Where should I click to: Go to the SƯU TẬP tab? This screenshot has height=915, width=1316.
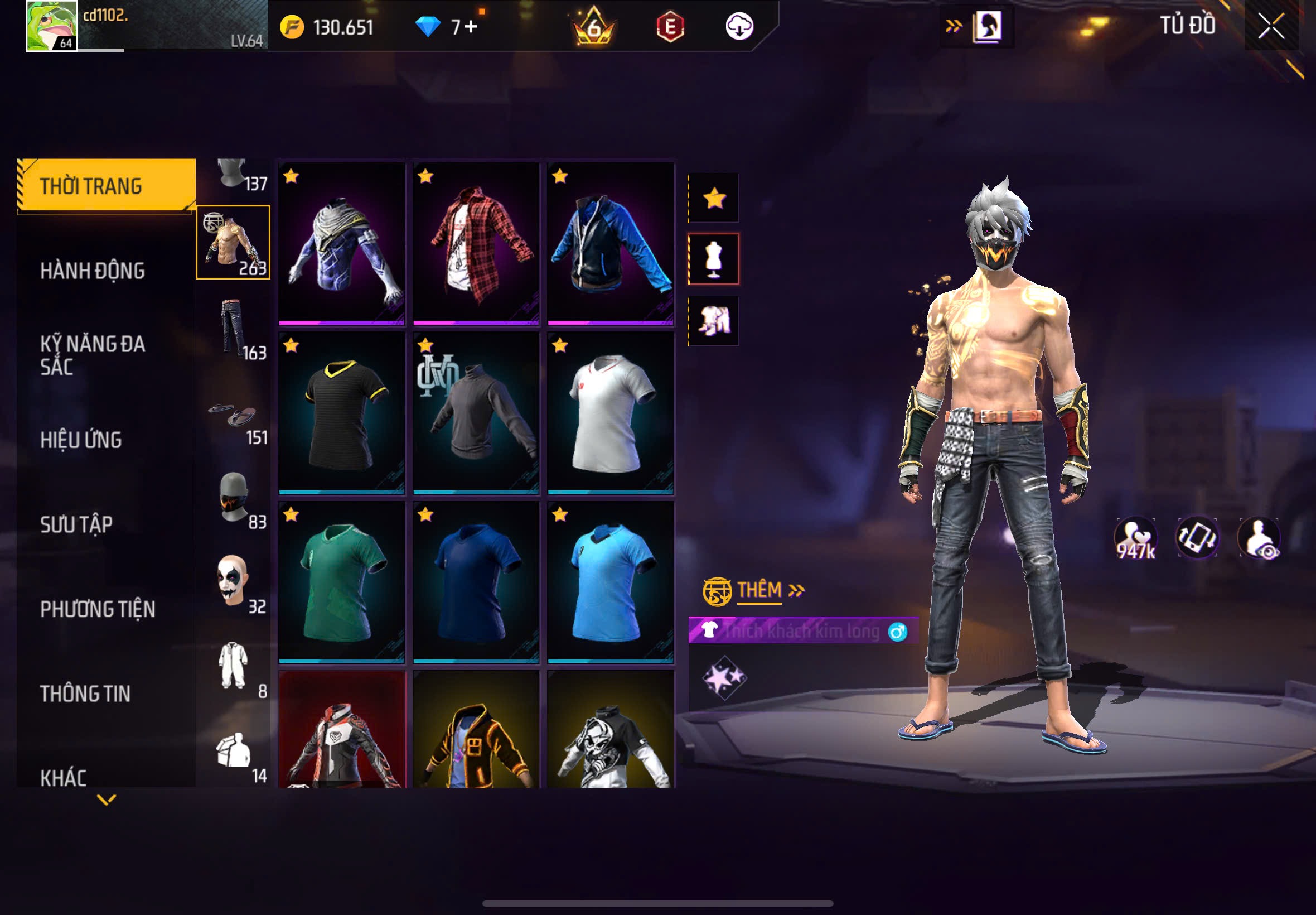76,524
